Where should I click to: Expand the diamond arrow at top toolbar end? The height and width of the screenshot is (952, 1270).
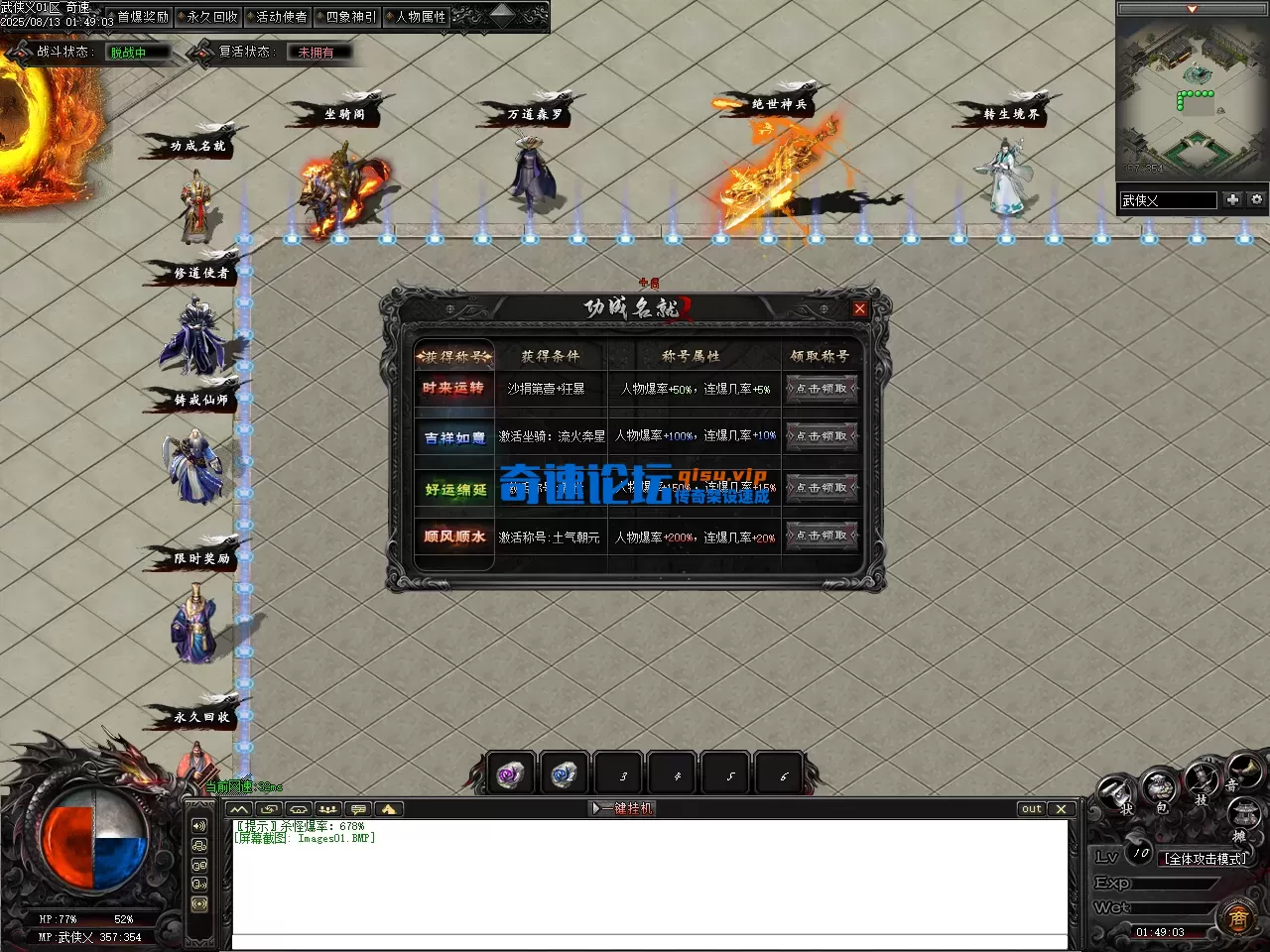point(503,15)
